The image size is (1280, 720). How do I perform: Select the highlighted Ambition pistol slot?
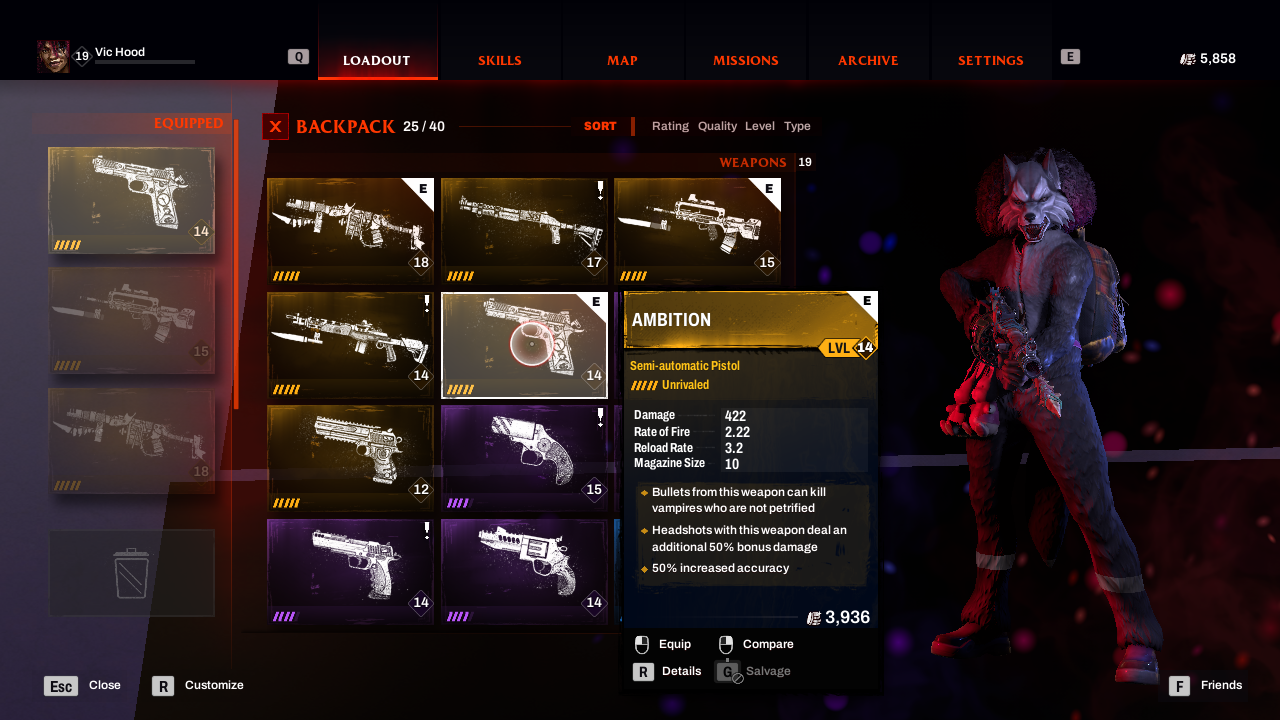click(524, 345)
